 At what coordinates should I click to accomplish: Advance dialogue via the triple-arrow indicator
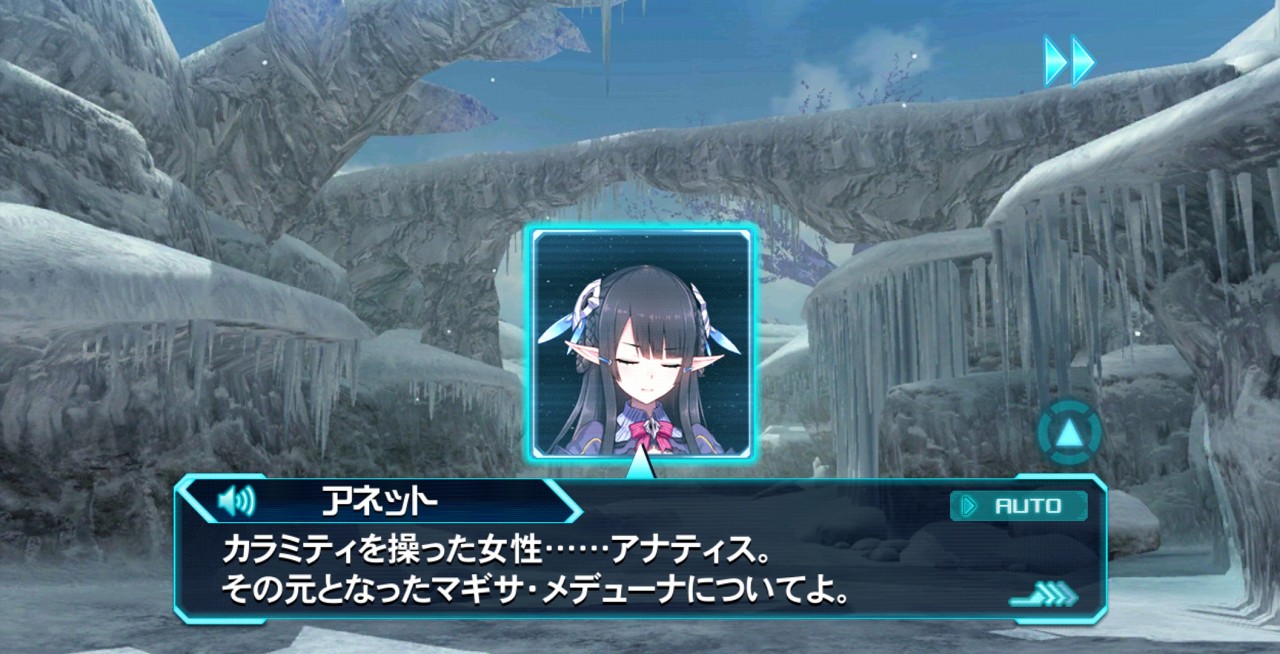pos(1044,597)
